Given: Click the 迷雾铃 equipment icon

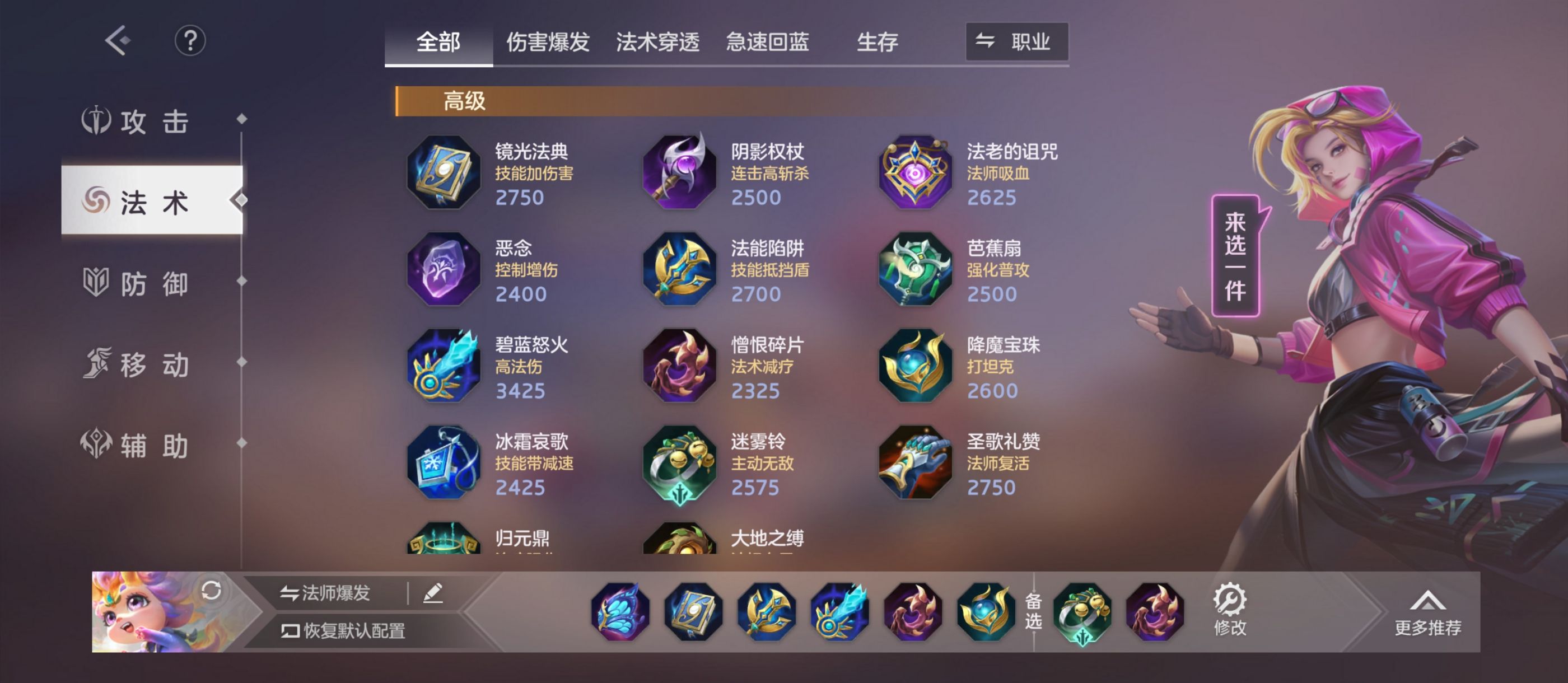Looking at the screenshot, I should [x=678, y=463].
